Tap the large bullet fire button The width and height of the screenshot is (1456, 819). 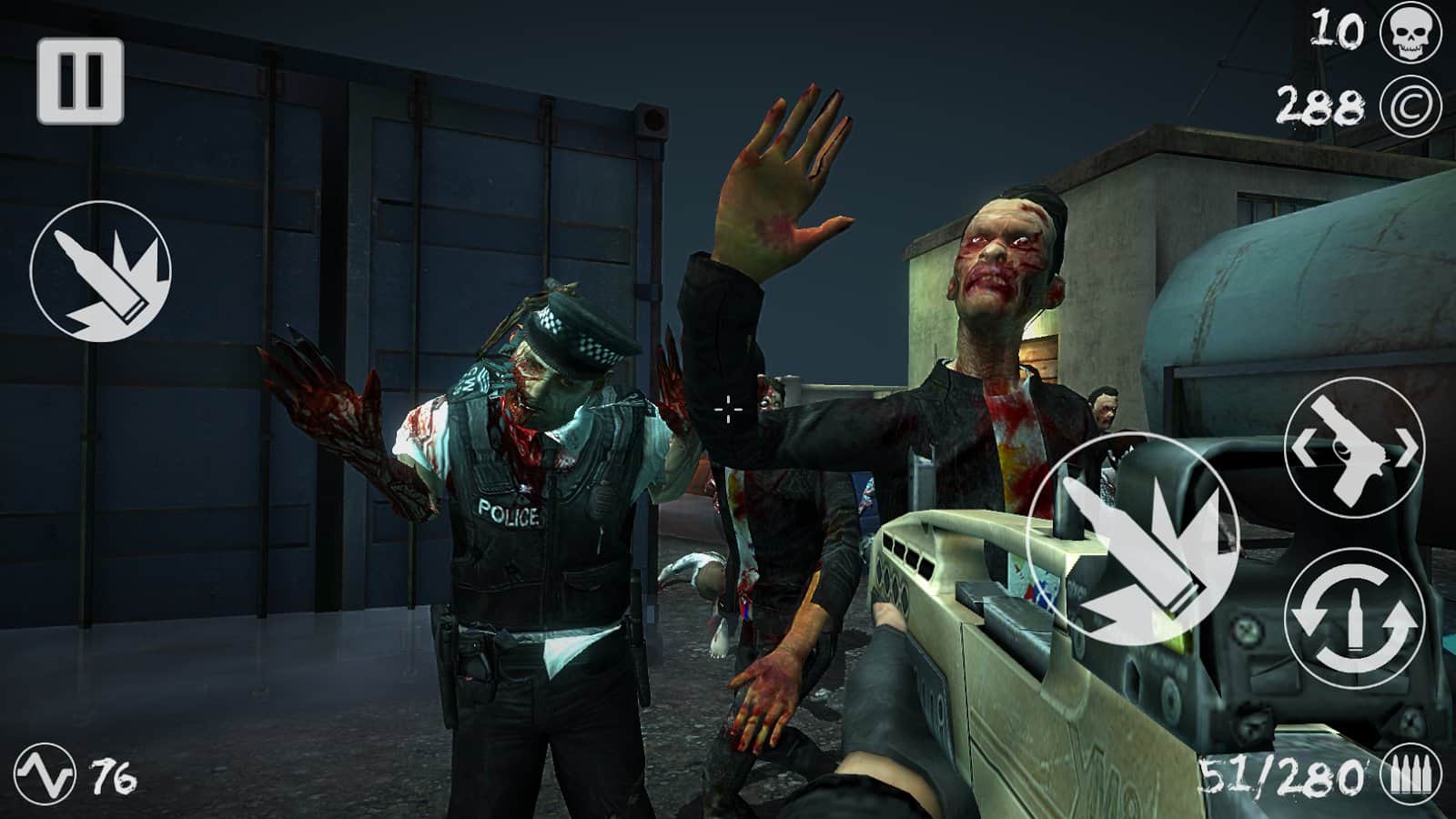(x=1132, y=541)
